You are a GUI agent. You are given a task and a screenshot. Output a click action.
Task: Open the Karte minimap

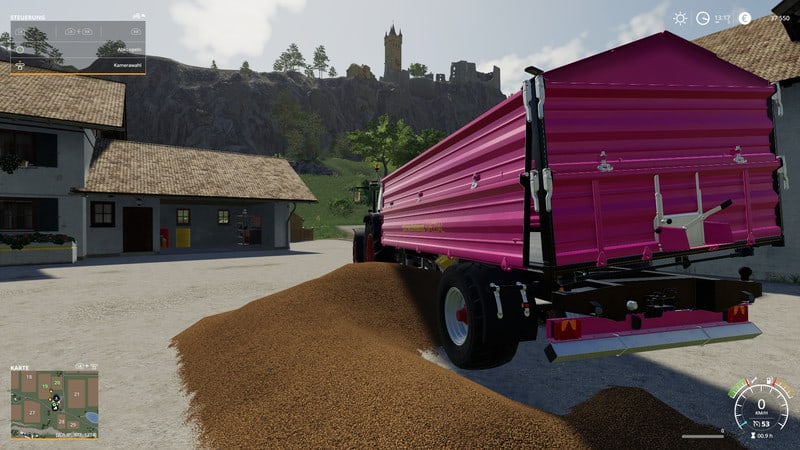pos(54,405)
